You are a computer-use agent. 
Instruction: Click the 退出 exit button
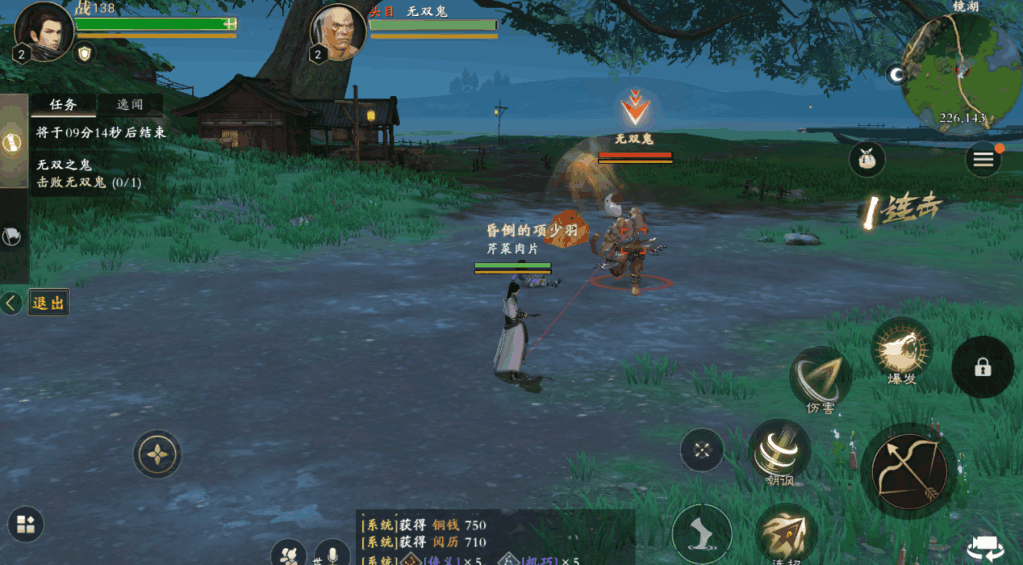coord(47,303)
